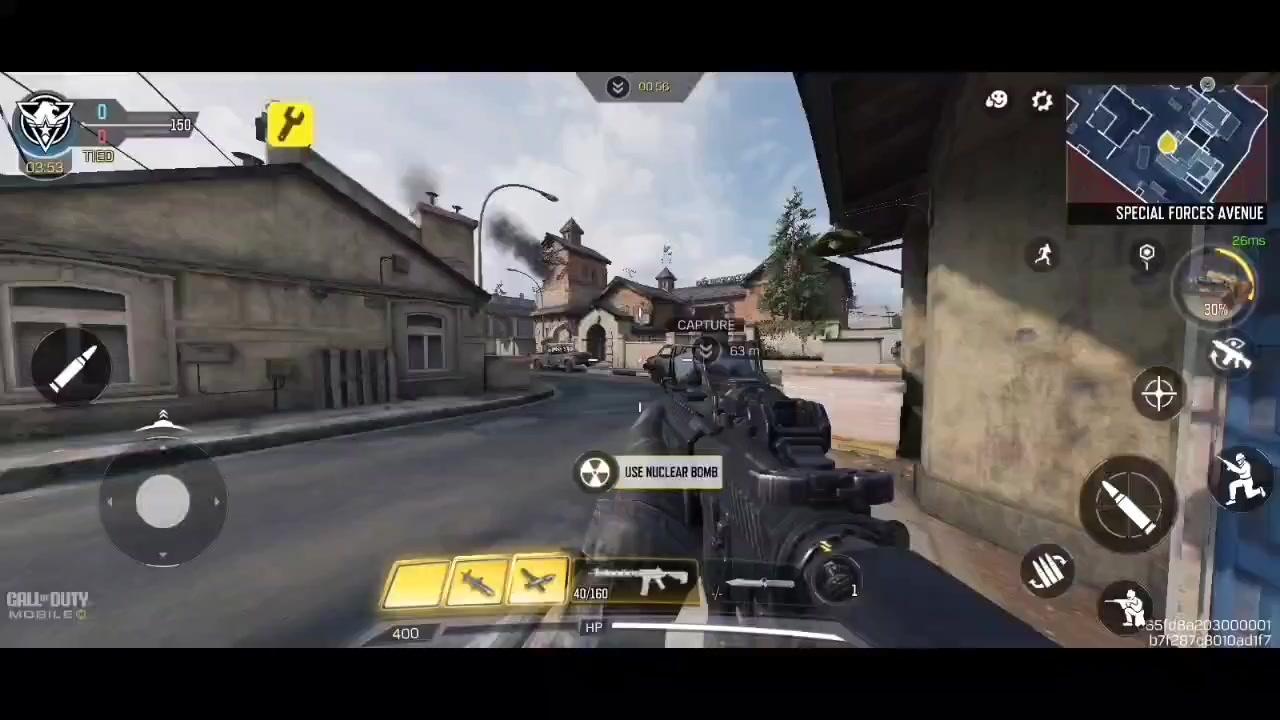Select the knife melee weapon slot
Screen dimensions: 1280x720
760,585
